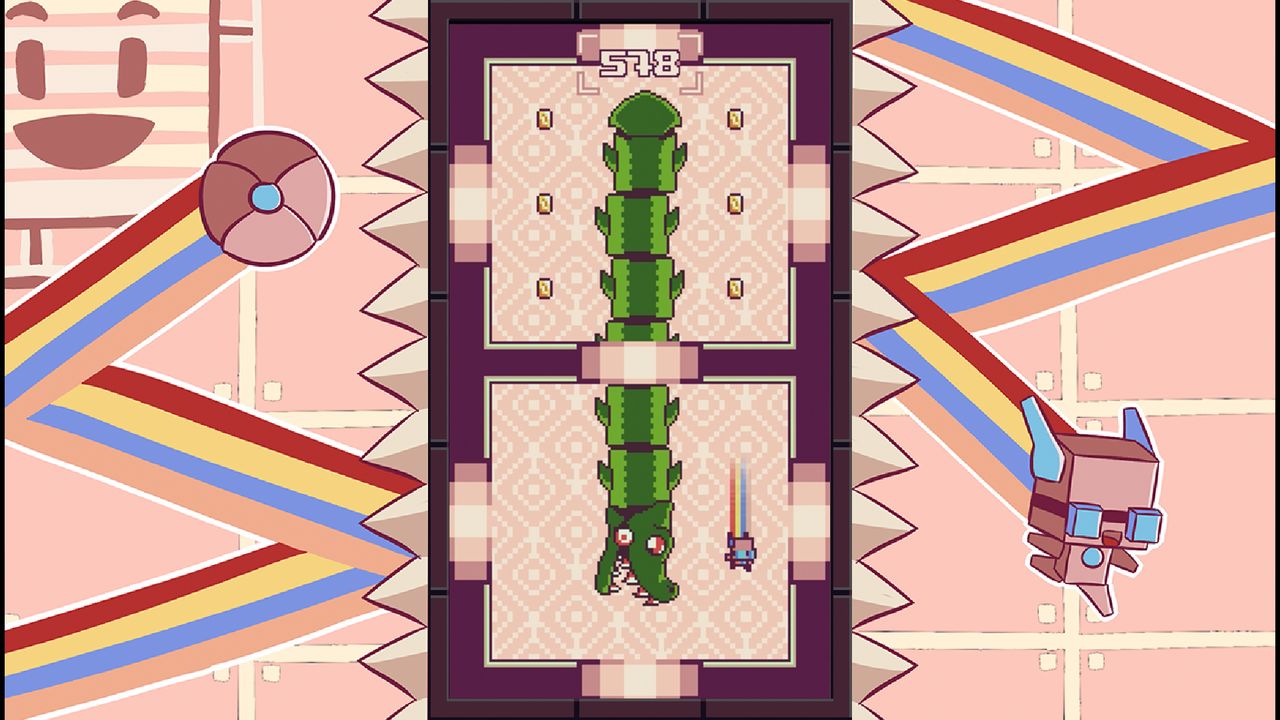
Task: Click the round pinwheel ball decoration
Action: (x=268, y=196)
